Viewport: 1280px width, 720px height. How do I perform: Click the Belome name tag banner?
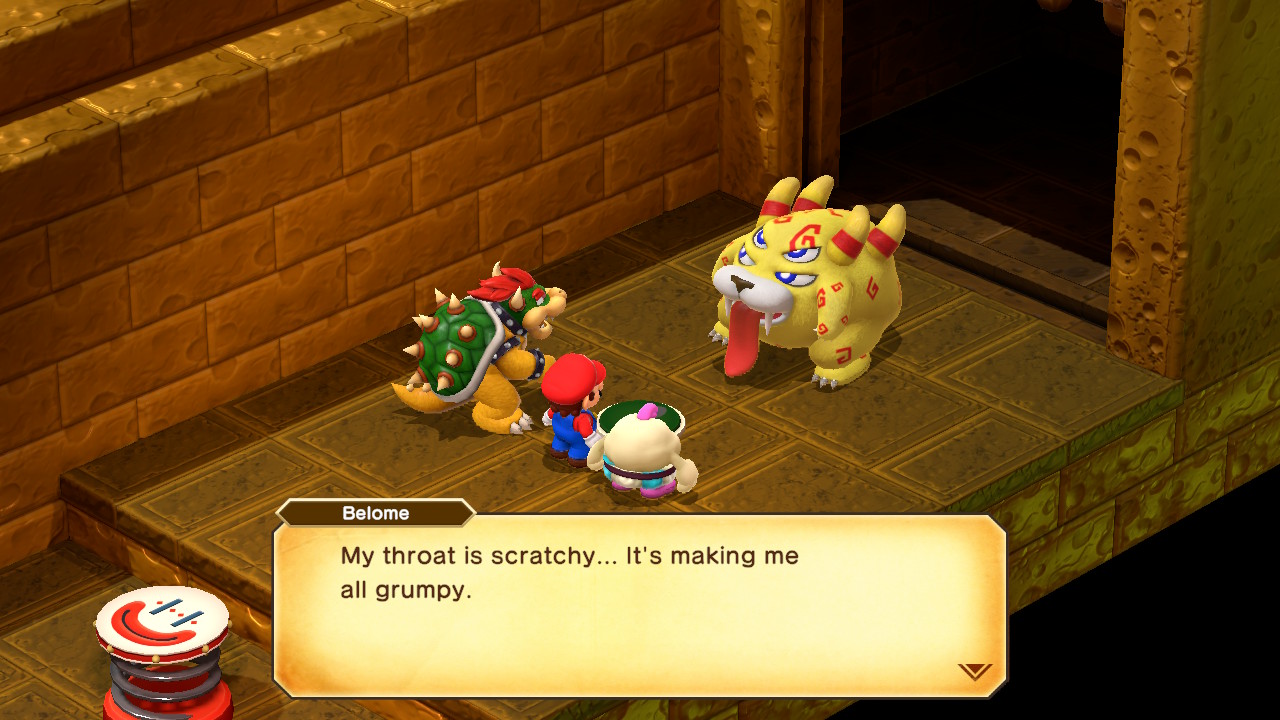(377, 513)
